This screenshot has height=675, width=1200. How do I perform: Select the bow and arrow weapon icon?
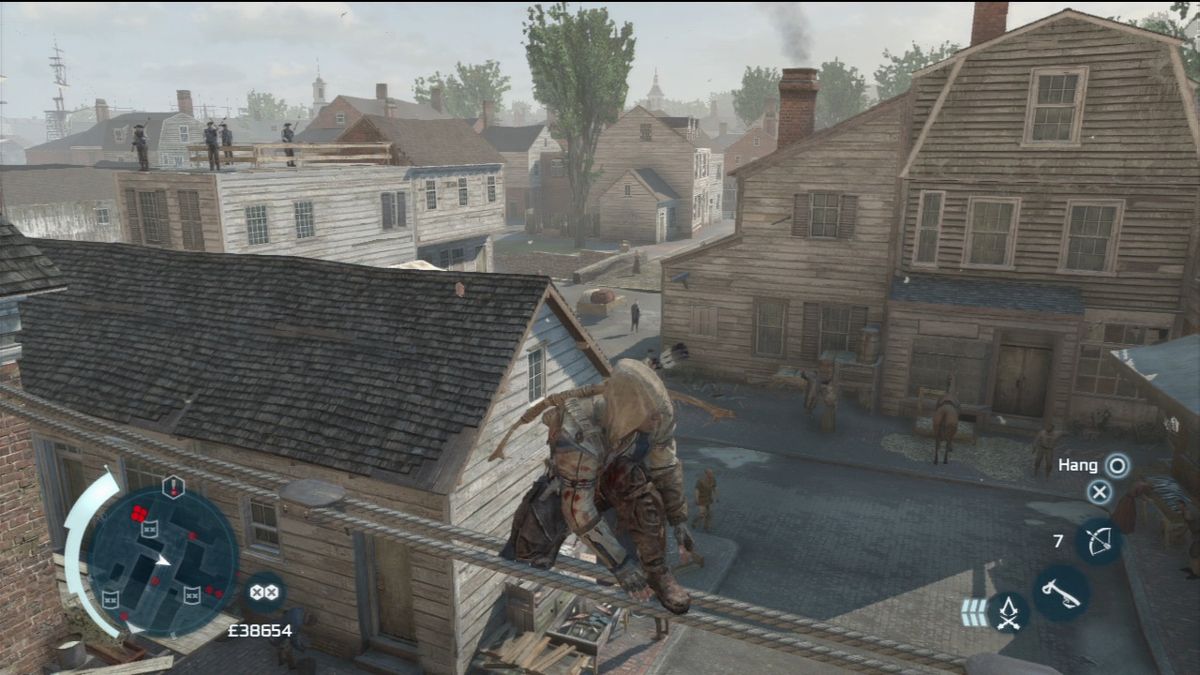(x=1099, y=541)
